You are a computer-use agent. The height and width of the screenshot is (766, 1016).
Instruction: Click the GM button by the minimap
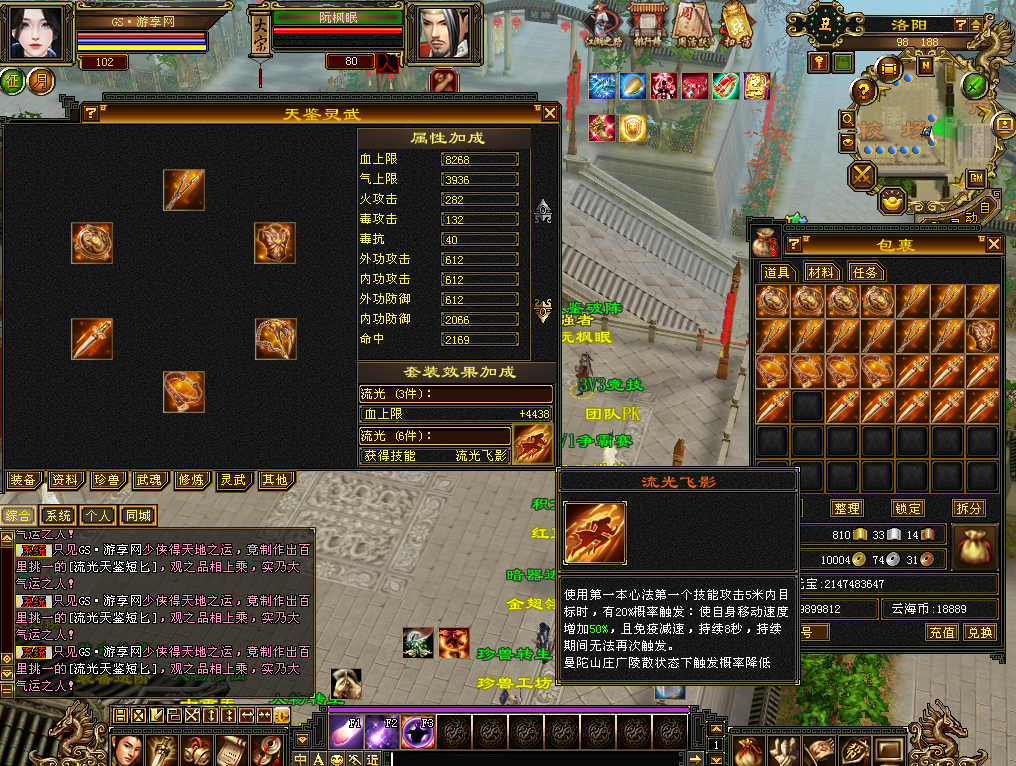coord(977,177)
